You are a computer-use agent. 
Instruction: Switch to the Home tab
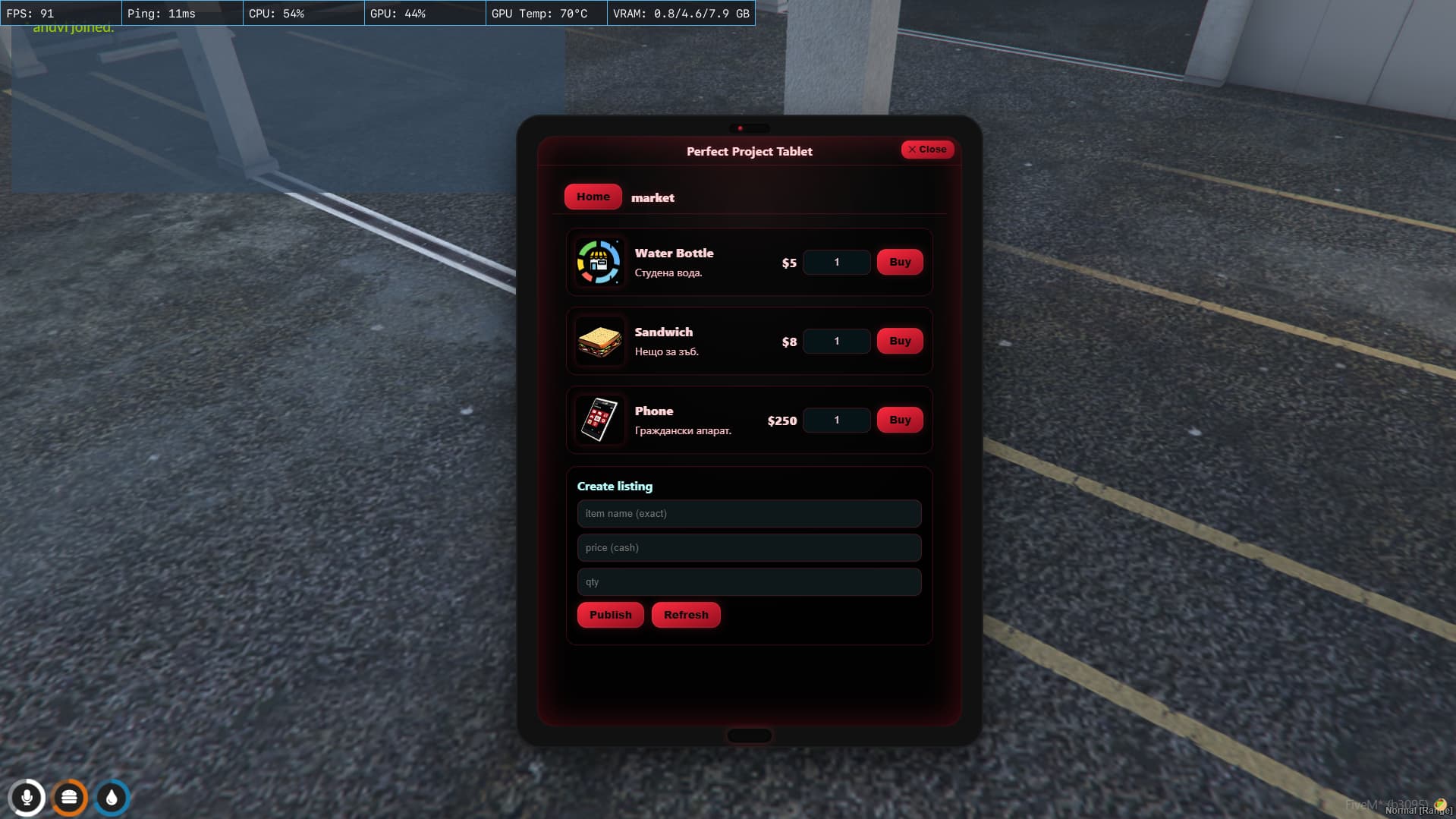(x=592, y=196)
